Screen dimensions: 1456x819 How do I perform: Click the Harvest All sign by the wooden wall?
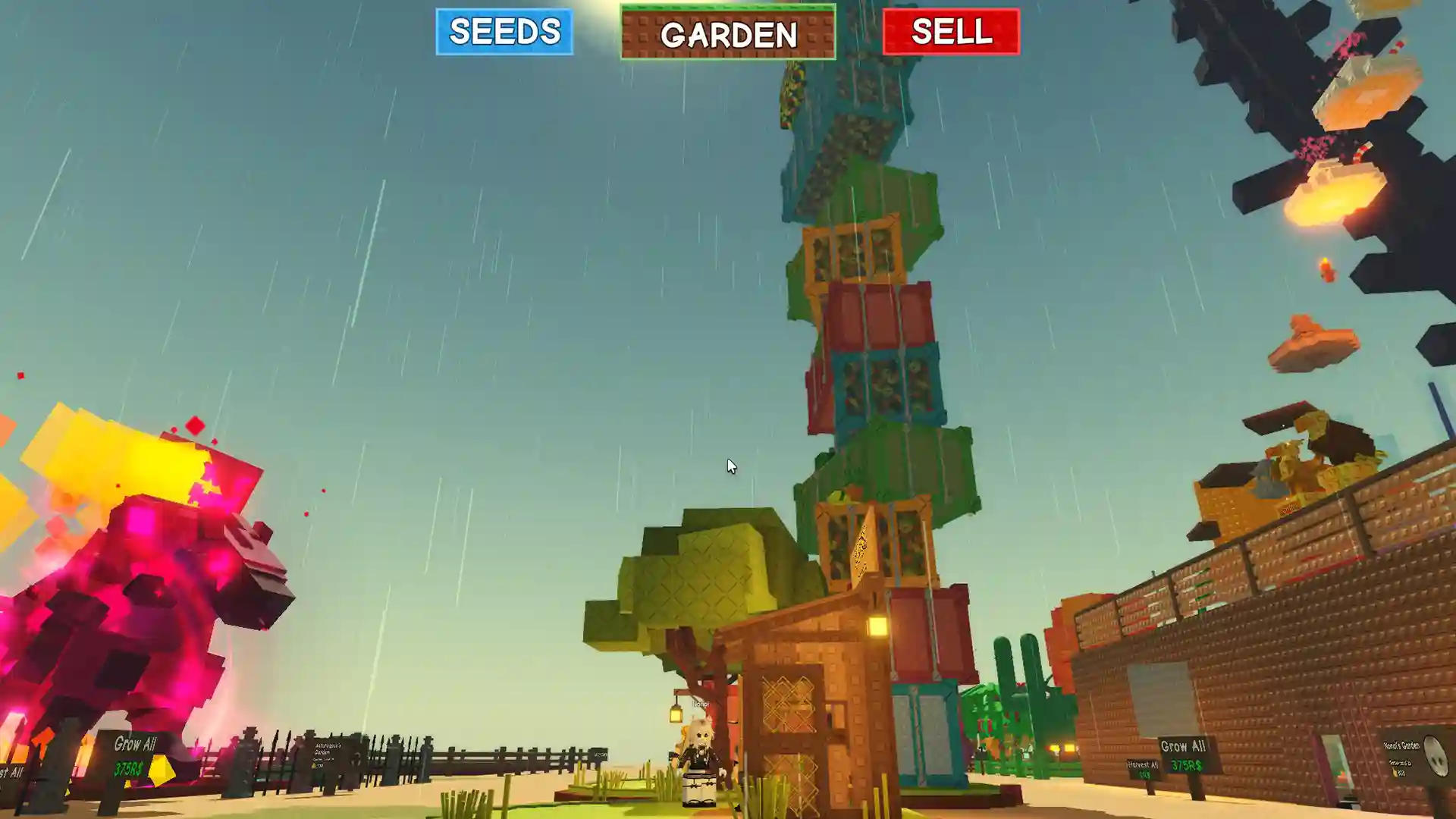tap(1143, 764)
